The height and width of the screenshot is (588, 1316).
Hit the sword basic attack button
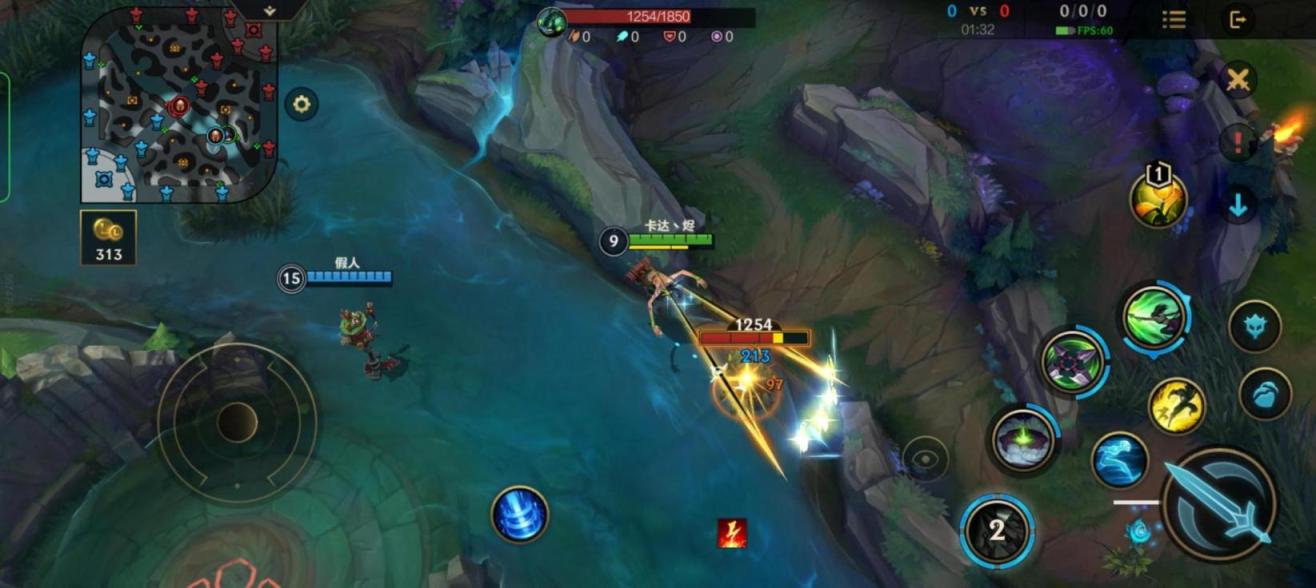[x=1220, y=503]
